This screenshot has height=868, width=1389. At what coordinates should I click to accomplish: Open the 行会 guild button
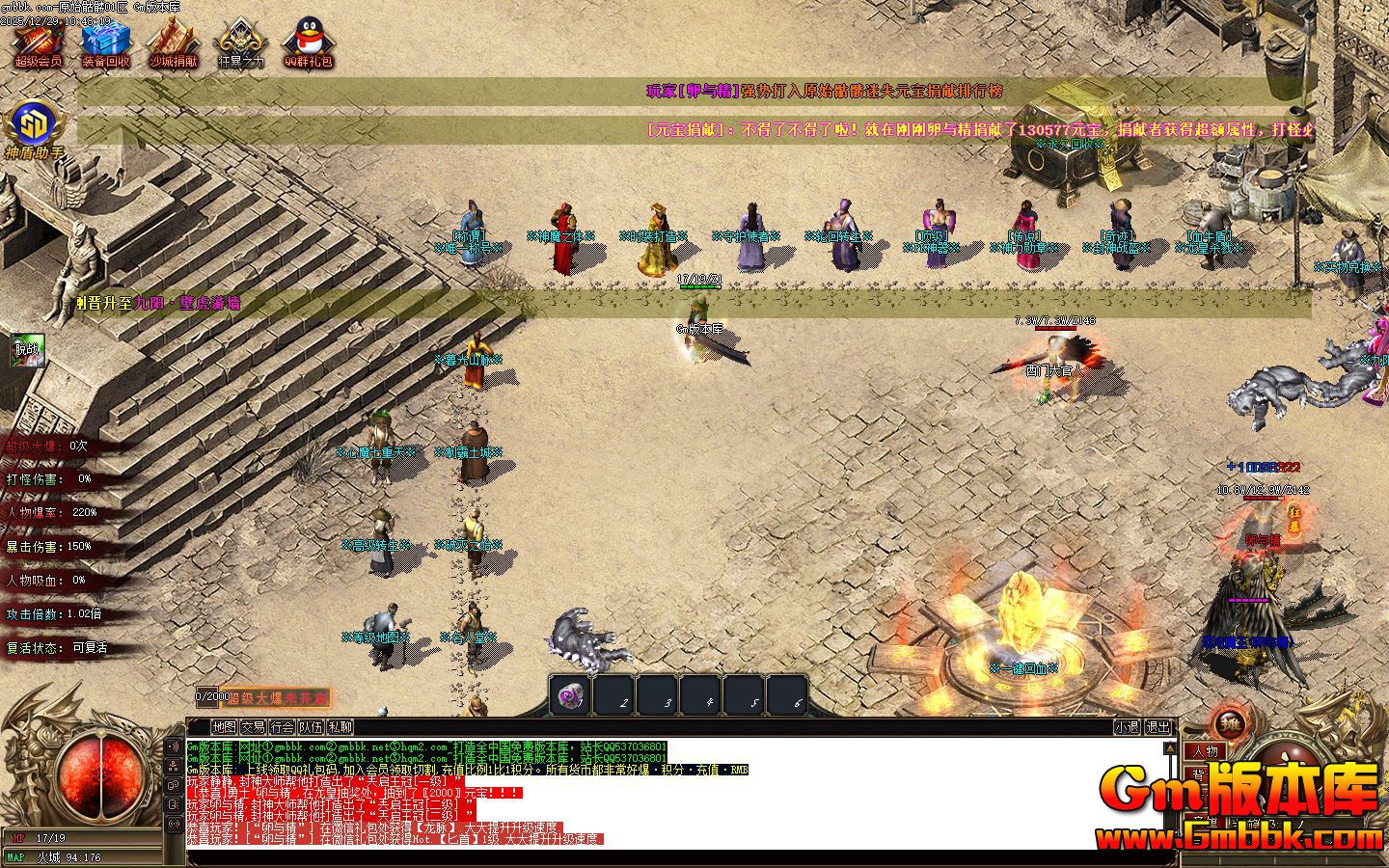pos(283,727)
